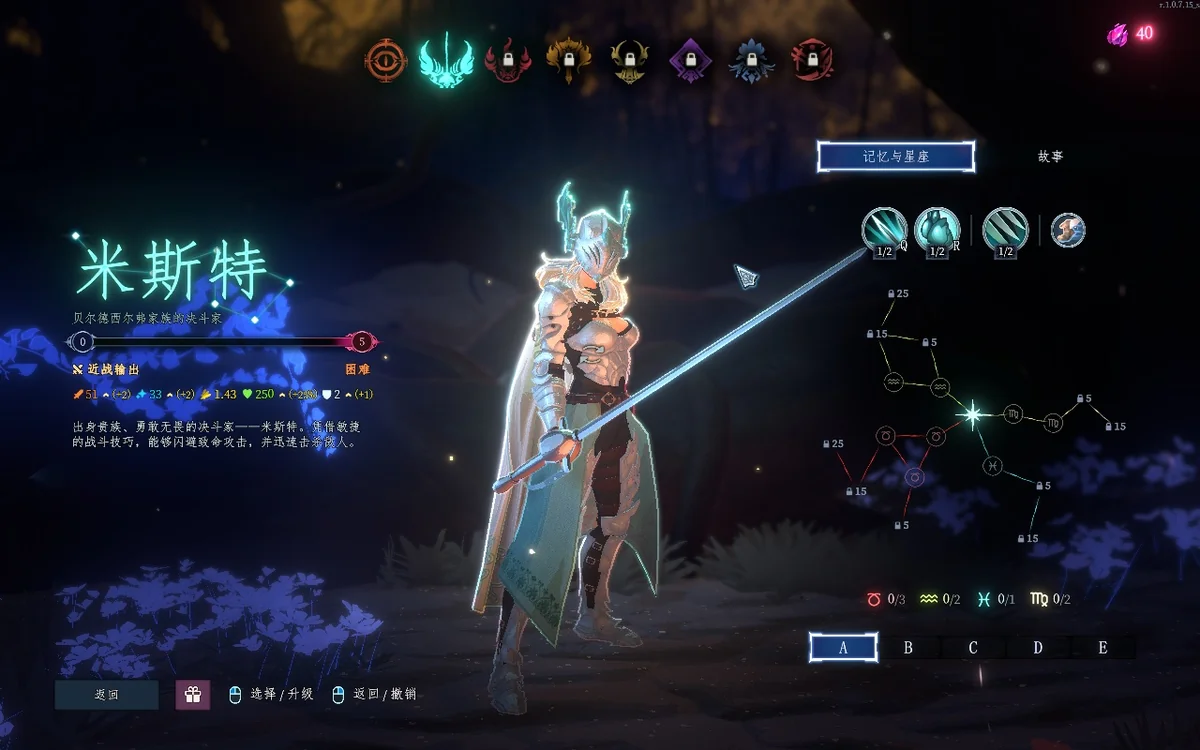1200x750 pixels.
Task: Open the pink gift box button
Action: 193,694
